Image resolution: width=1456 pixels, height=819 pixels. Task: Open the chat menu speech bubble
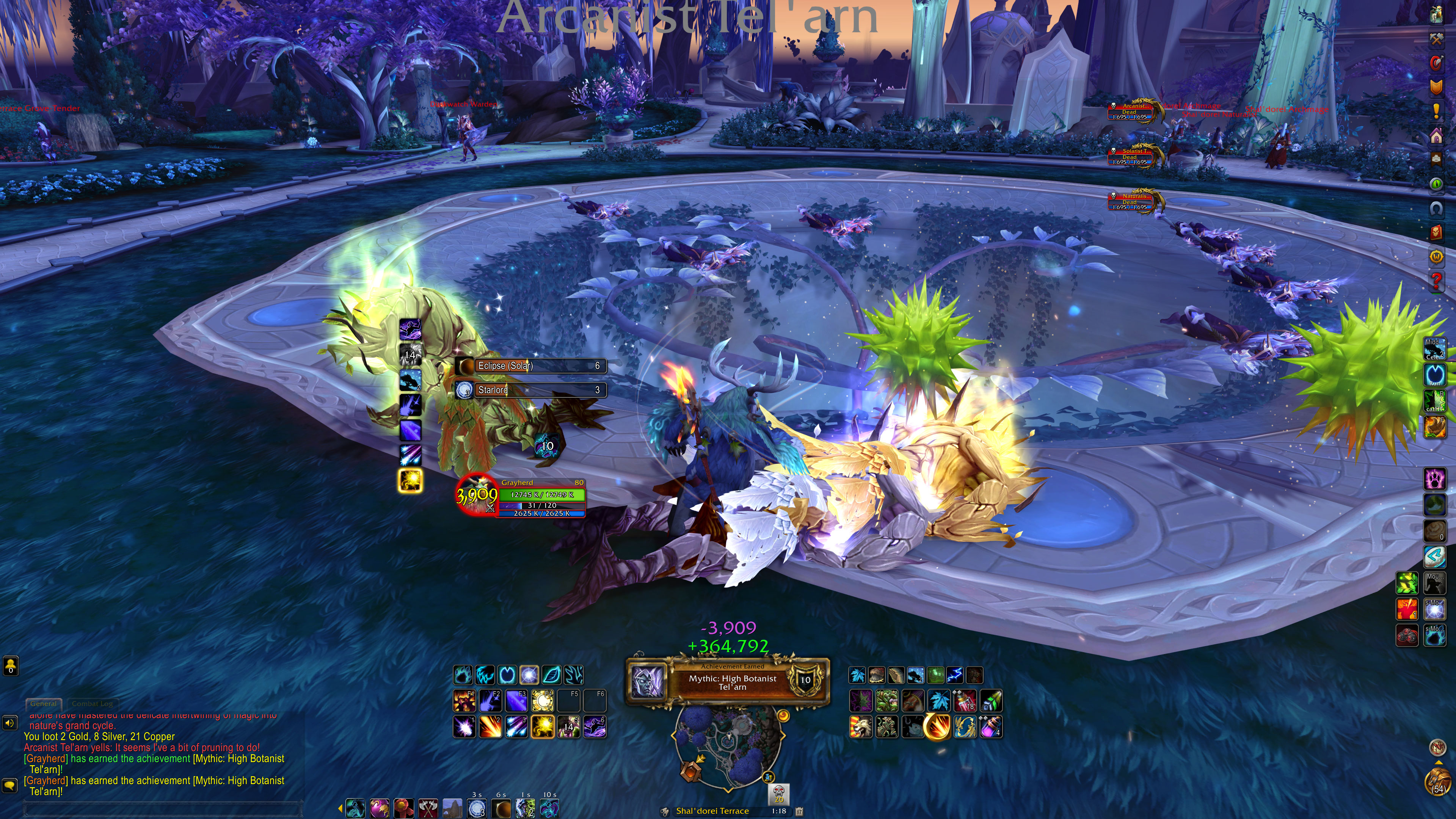(x=9, y=785)
